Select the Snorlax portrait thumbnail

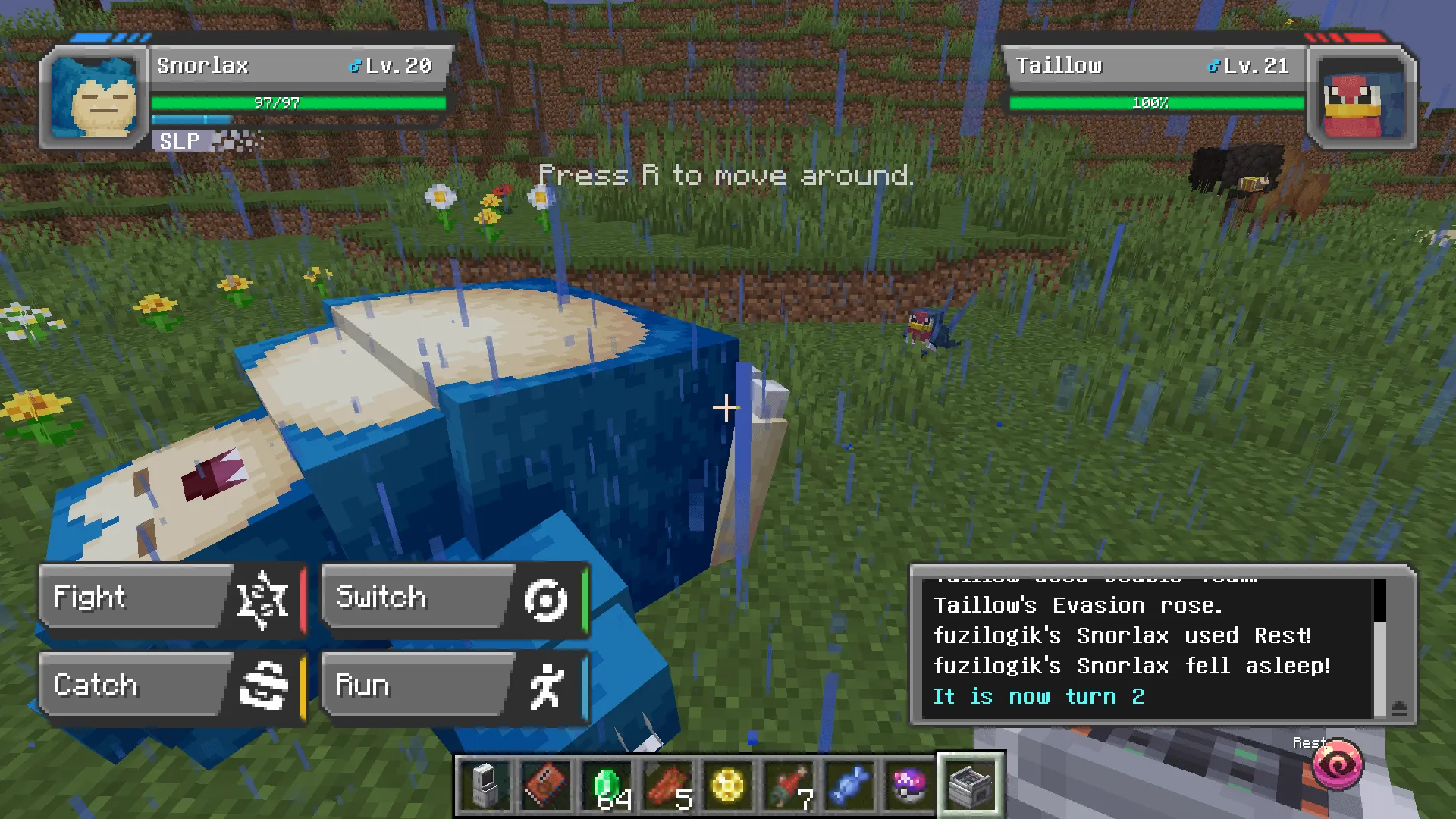tap(95, 97)
